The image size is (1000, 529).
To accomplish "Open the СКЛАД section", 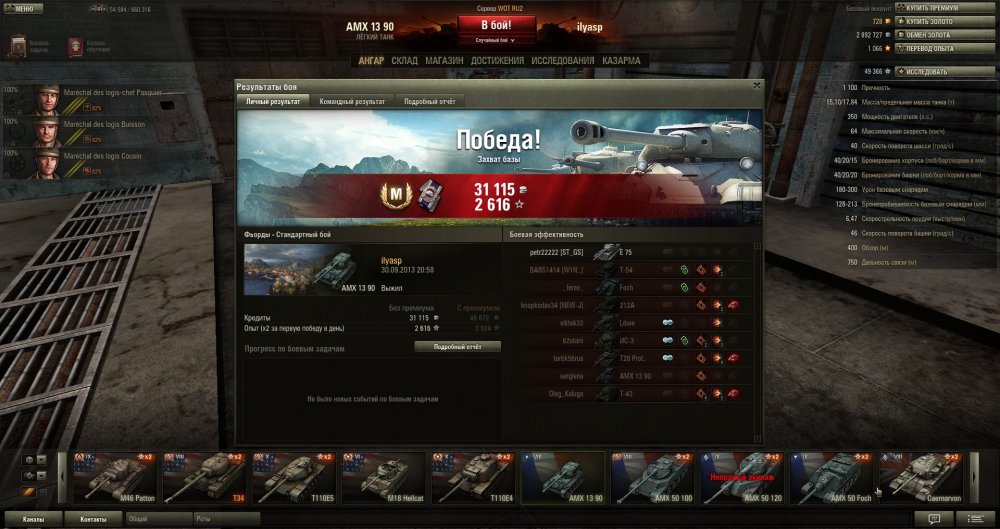I will [x=404, y=60].
